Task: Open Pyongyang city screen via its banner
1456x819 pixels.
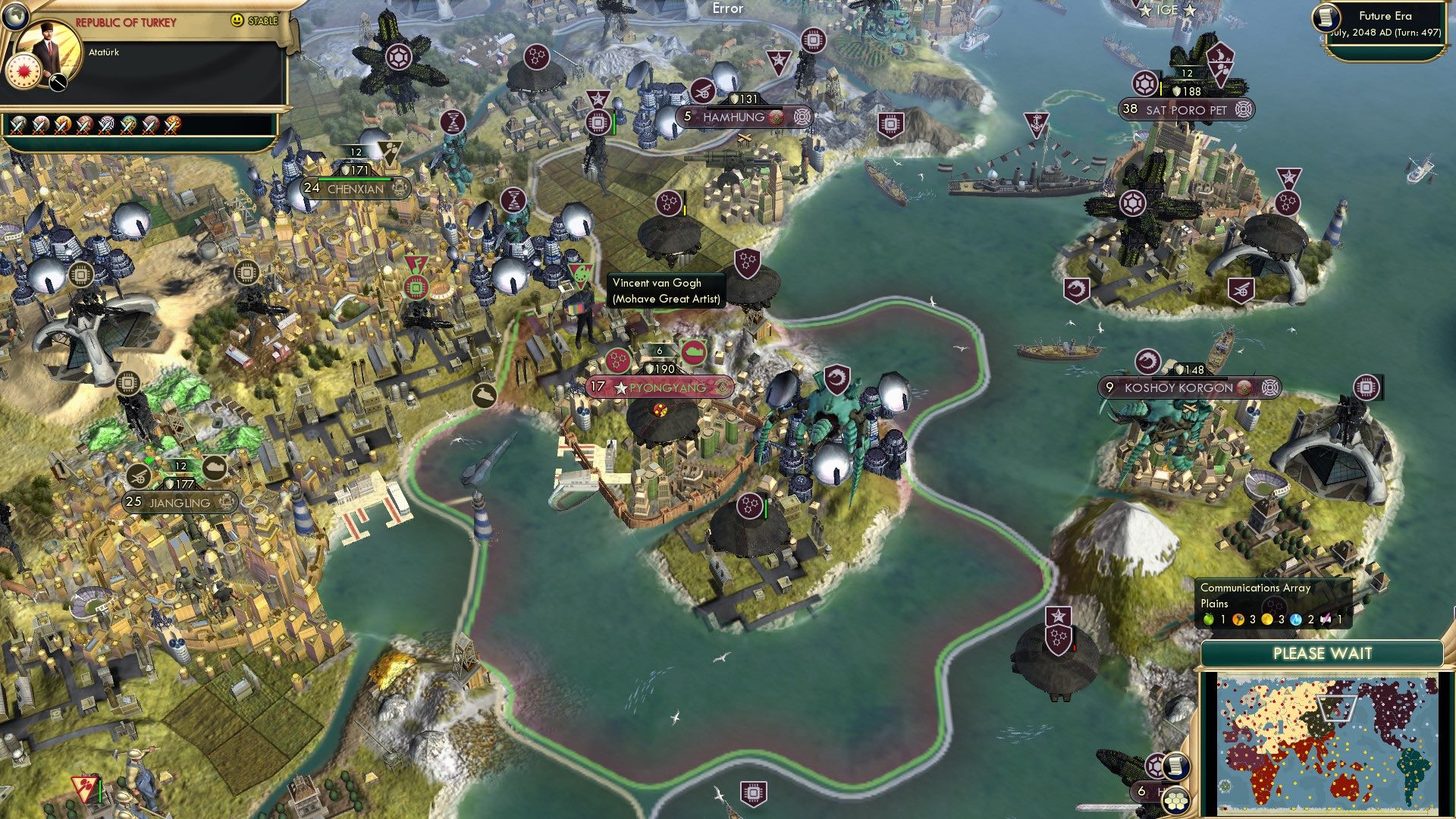Action: coord(664,388)
